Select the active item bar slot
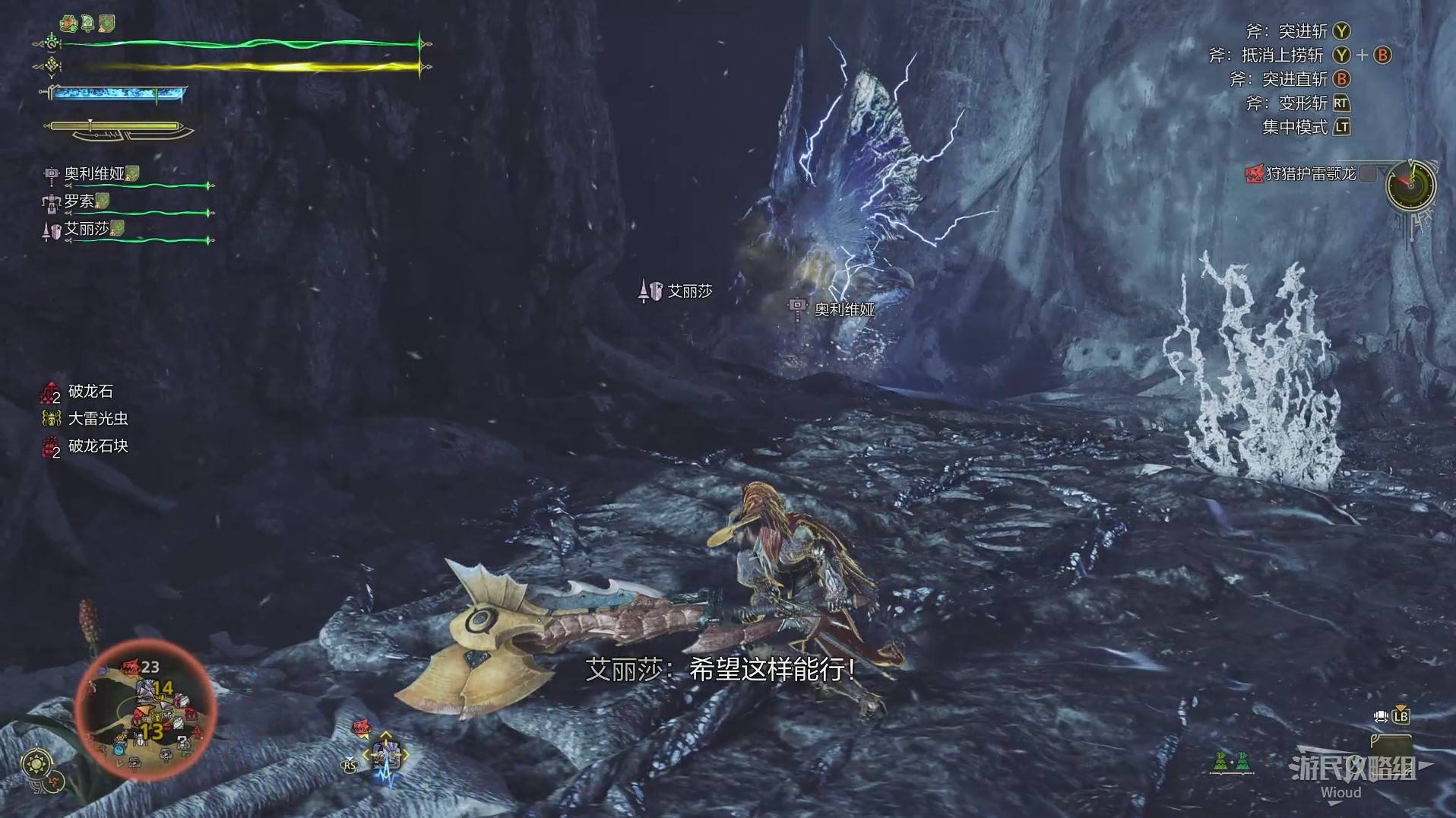1456x818 pixels. point(386,755)
